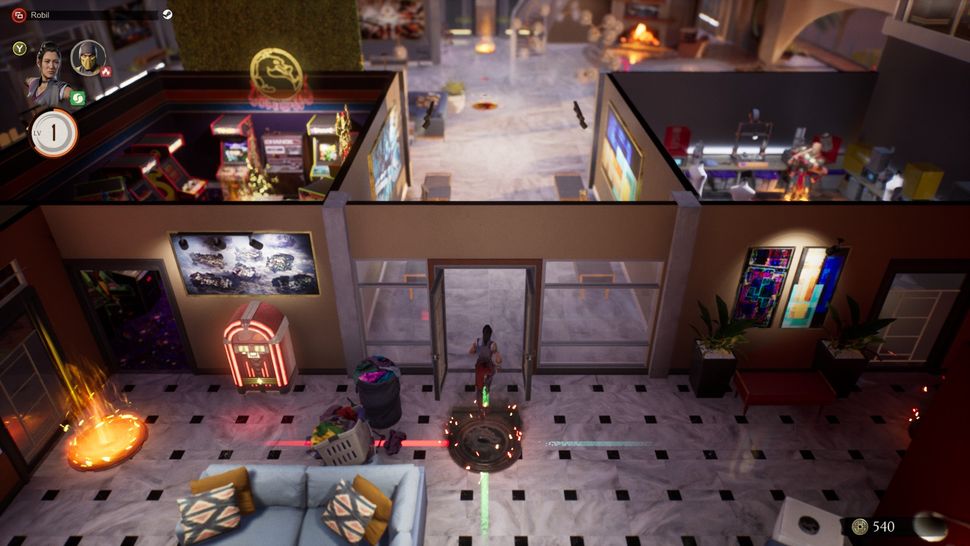This screenshot has width=970, height=546.
Task: Click the red fire element badge
Action: [105, 73]
